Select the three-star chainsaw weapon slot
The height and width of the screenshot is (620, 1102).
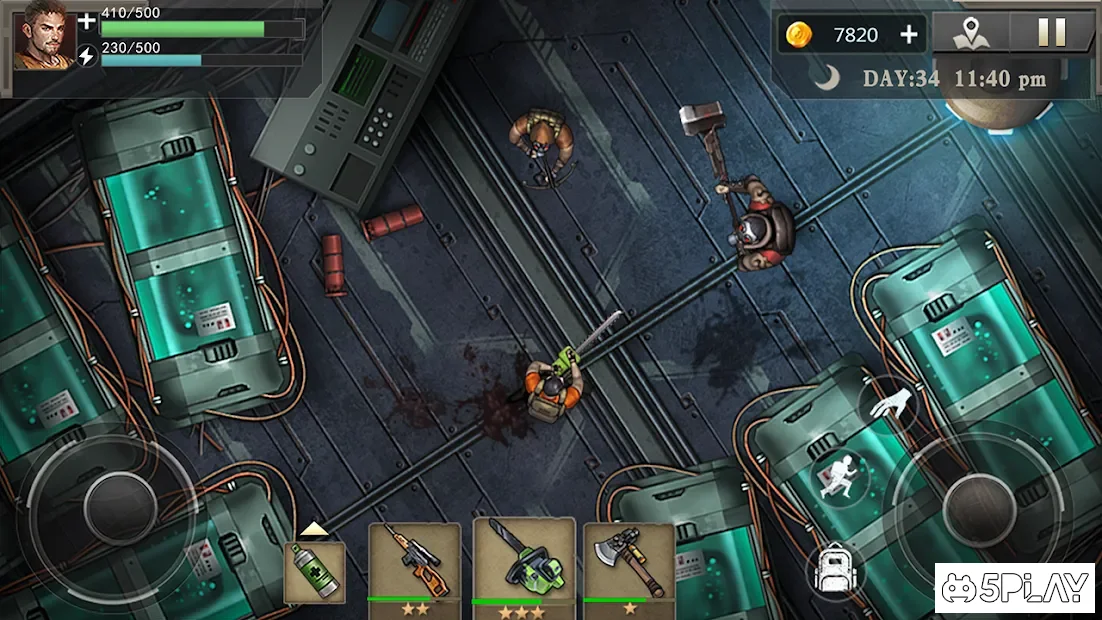(x=524, y=565)
